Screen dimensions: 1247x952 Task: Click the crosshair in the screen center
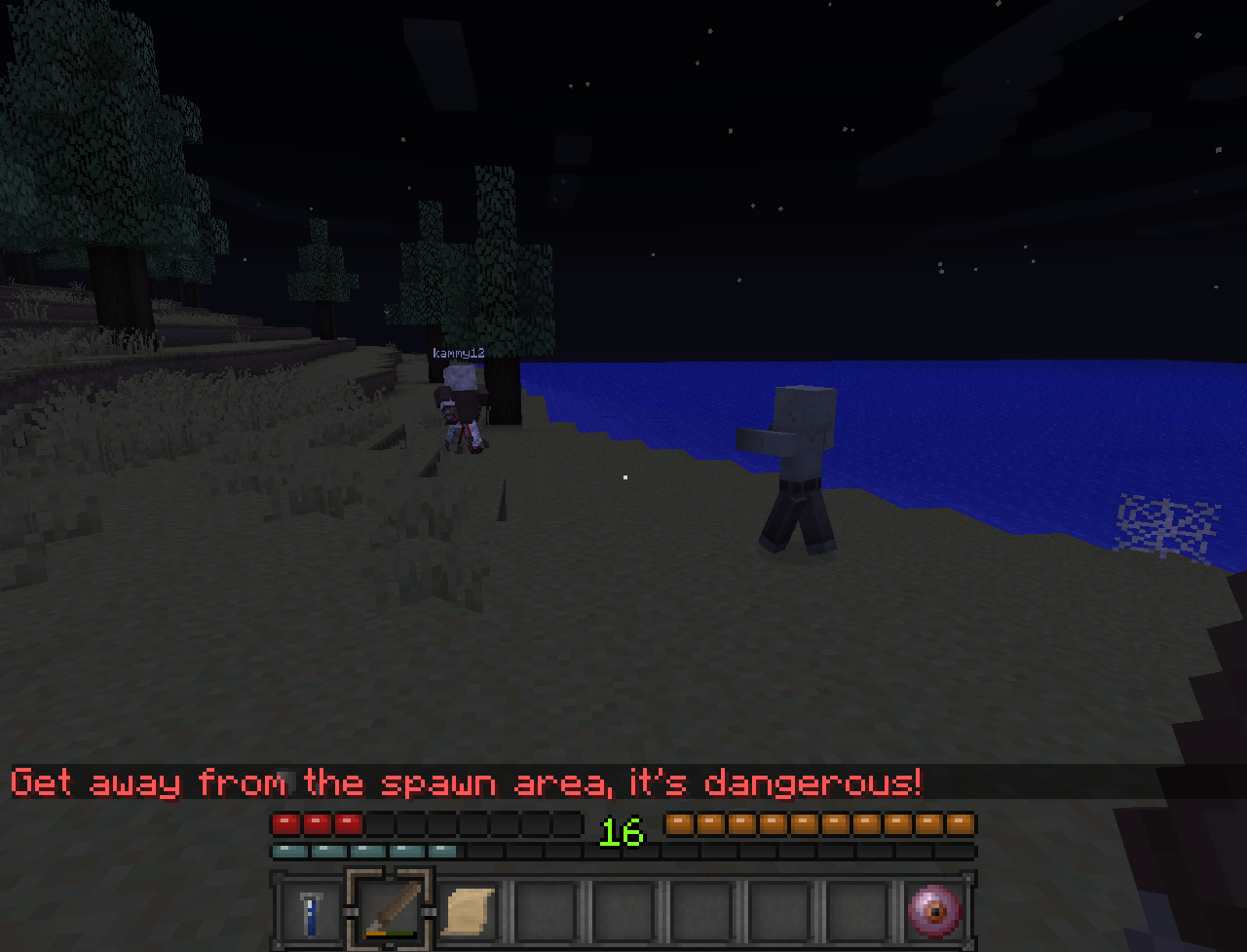[x=623, y=476]
